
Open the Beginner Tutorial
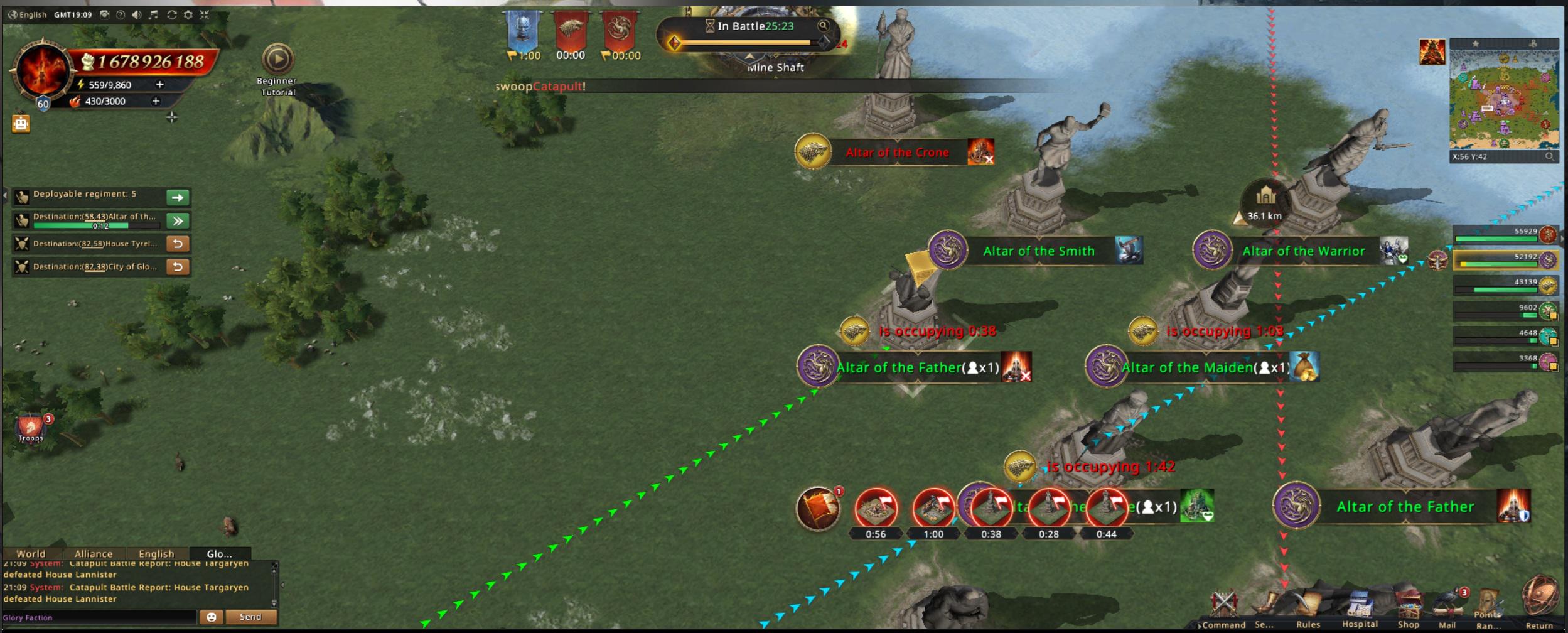(277, 60)
